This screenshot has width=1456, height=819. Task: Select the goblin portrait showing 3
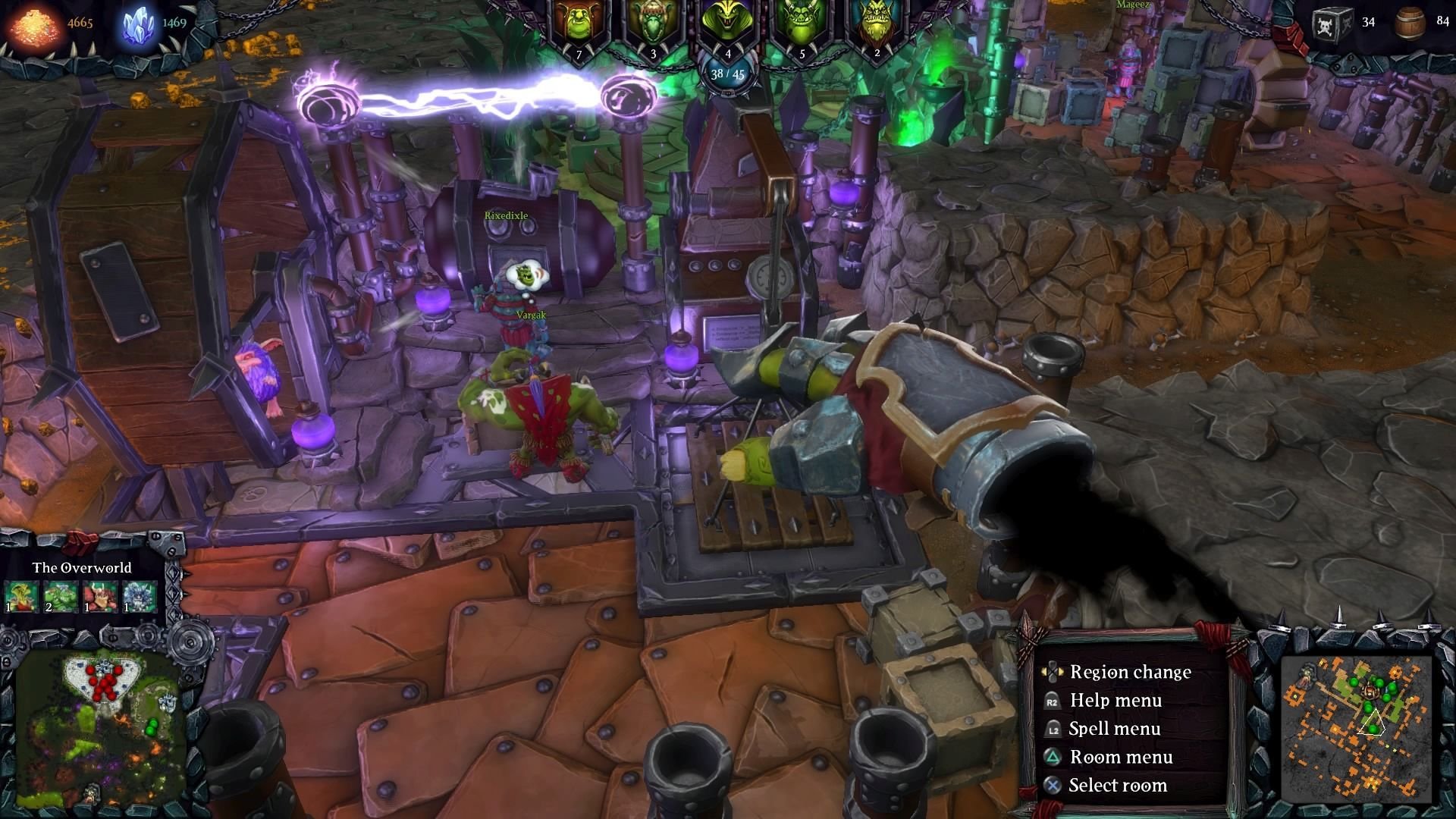click(652, 23)
